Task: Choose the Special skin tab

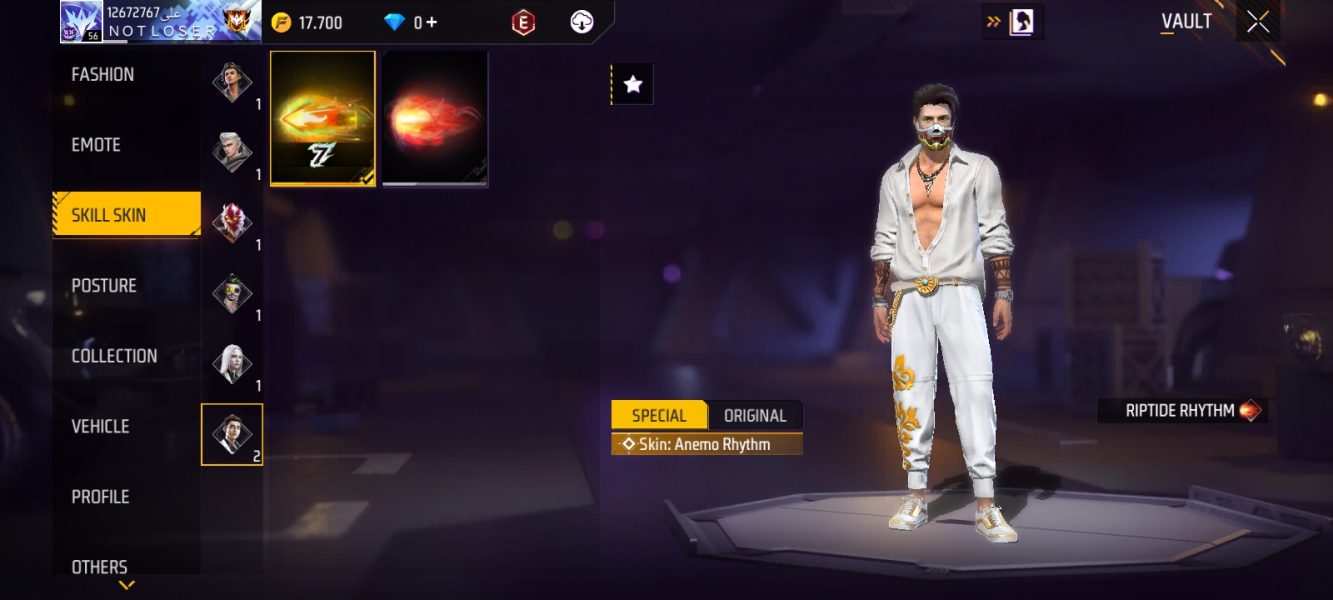Action: [x=659, y=416]
